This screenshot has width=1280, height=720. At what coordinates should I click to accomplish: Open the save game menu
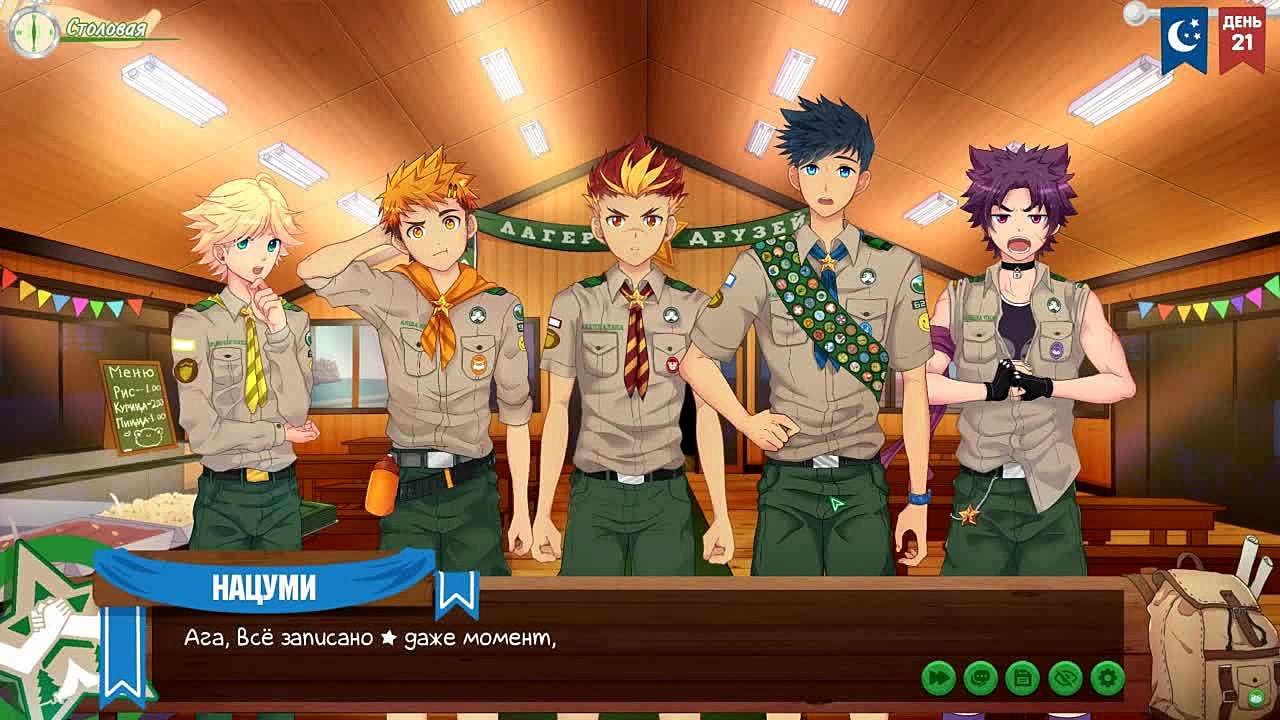(1022, 678)
